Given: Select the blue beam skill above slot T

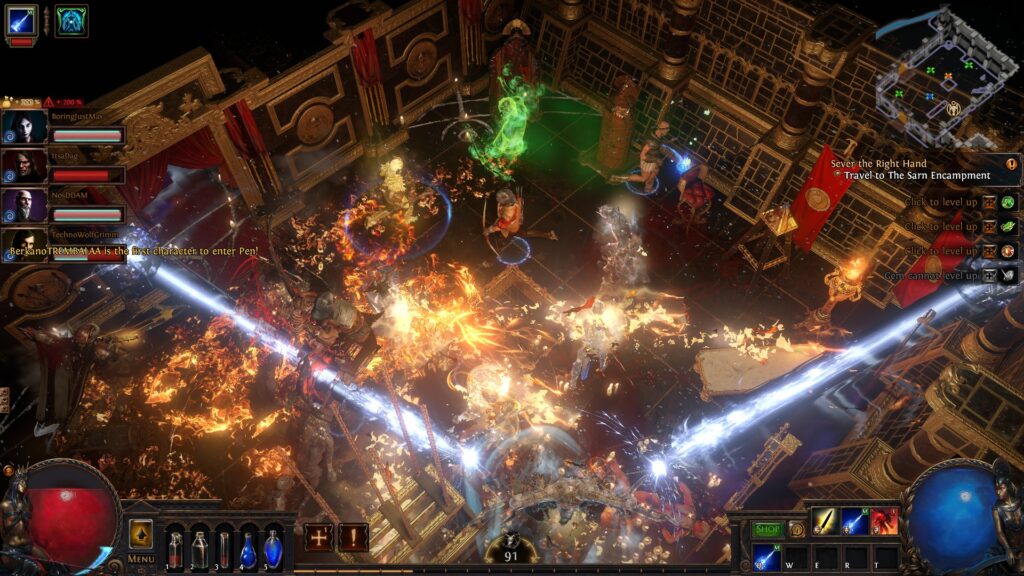Looking at the screenshot, I should click(854, 522).
